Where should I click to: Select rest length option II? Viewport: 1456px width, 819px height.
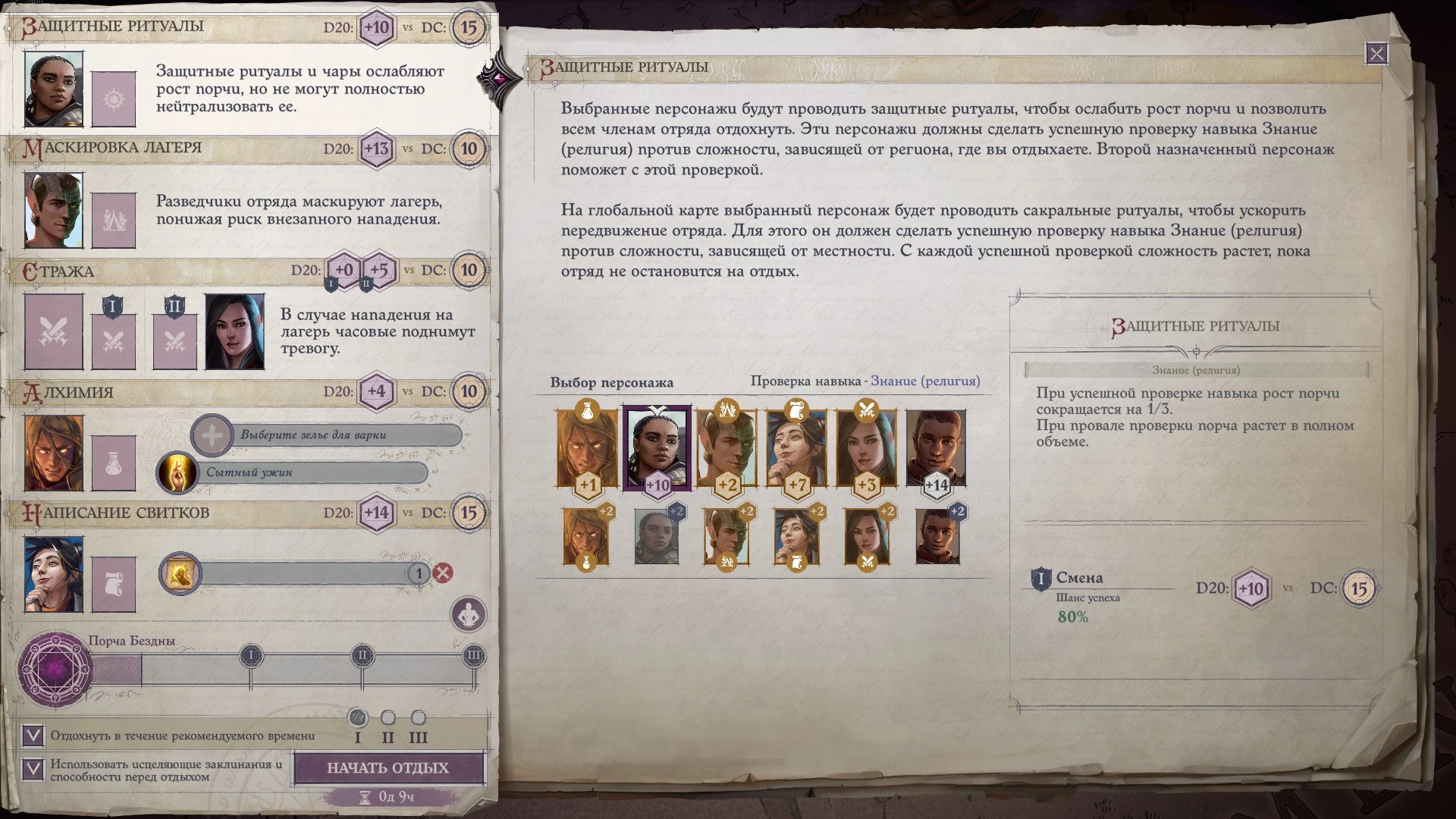(388, 717)
